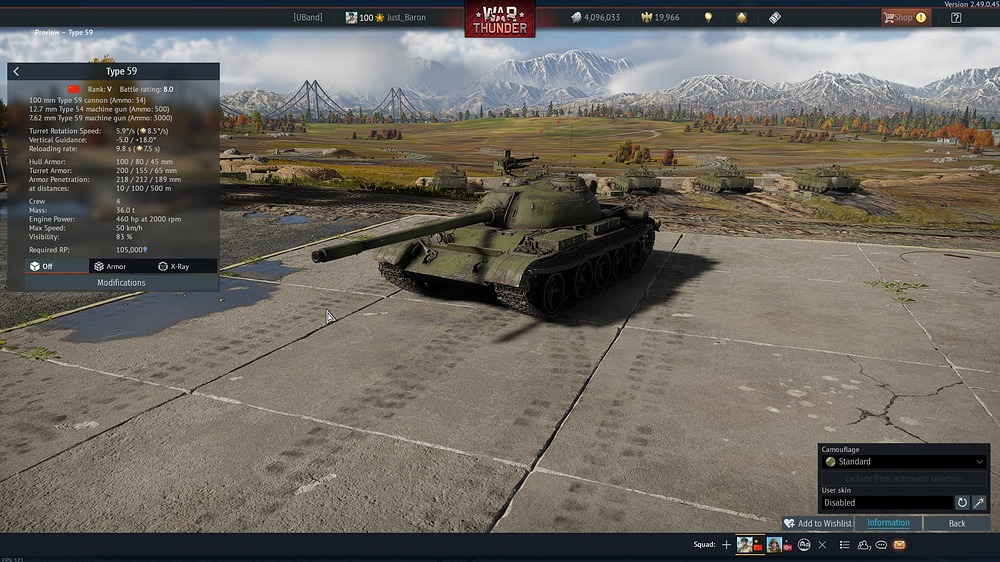Click the War Thunder logo
The width and height of the screenshot is (1000, 562).
click(x=499, y=19)
